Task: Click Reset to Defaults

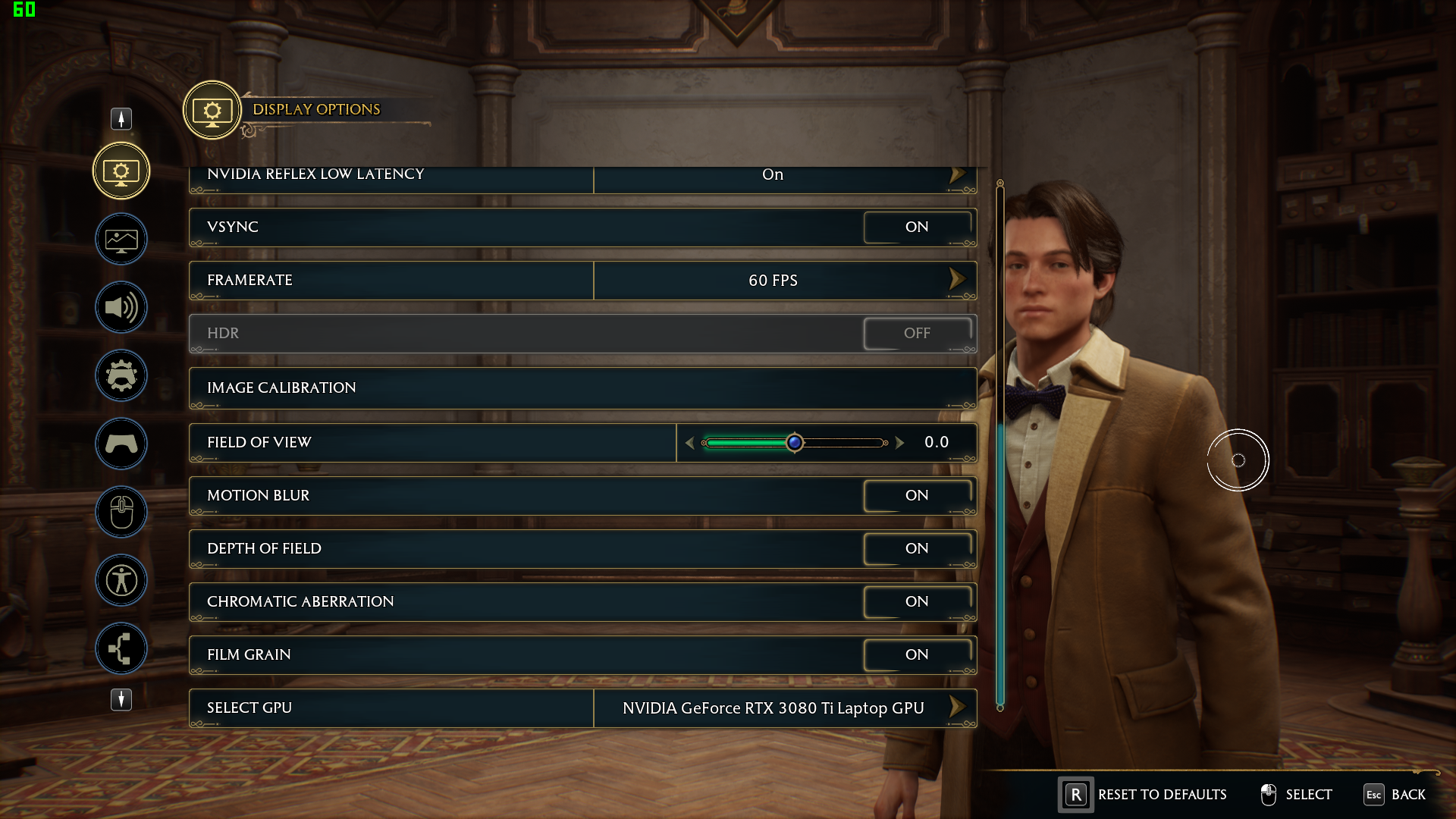Action: point(1144,795)
